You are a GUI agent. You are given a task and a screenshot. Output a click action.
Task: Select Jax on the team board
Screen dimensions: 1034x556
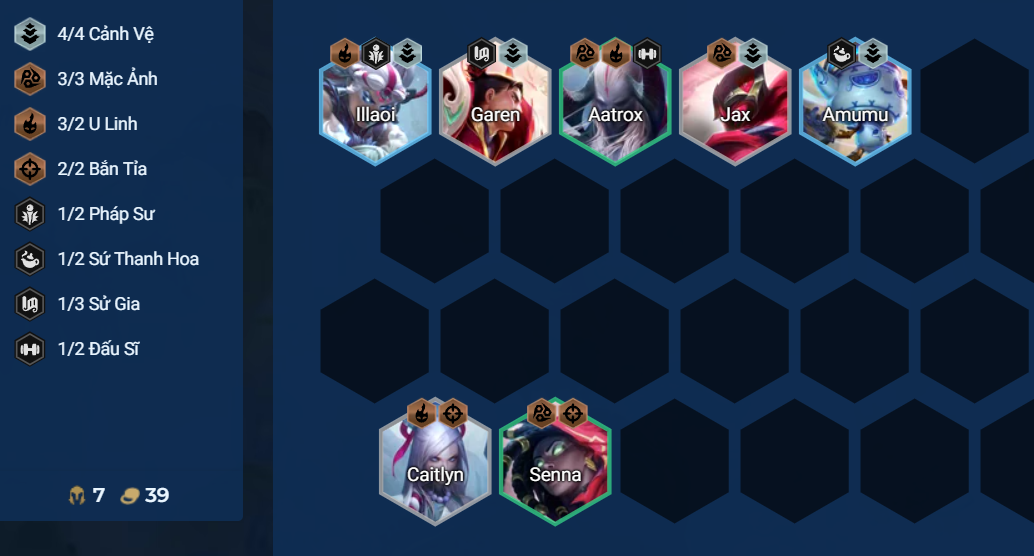pyautogui.click(x=735, y=108)
